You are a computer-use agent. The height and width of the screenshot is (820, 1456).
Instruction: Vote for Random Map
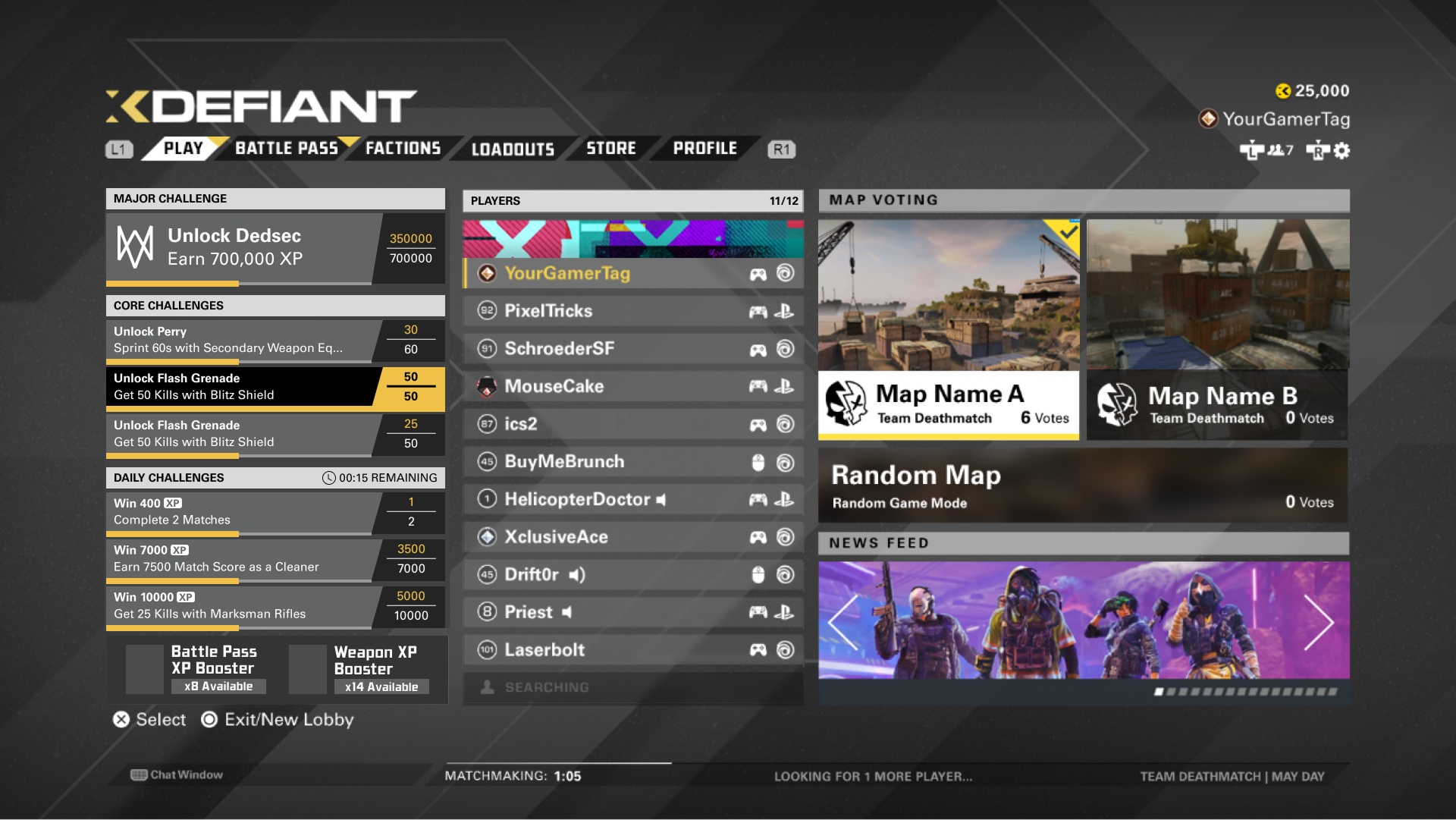[1083, 485]
